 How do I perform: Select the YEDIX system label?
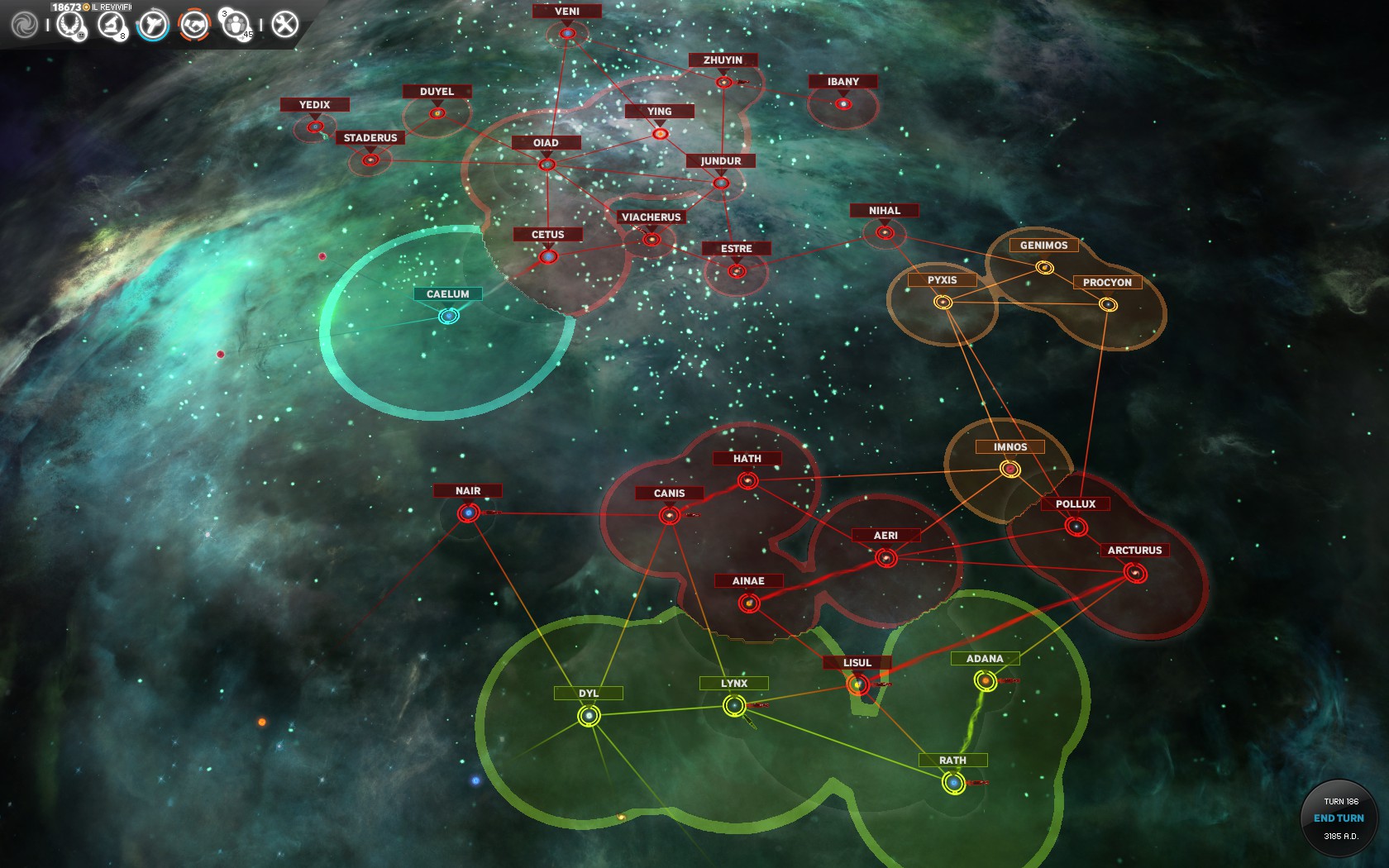314,105
